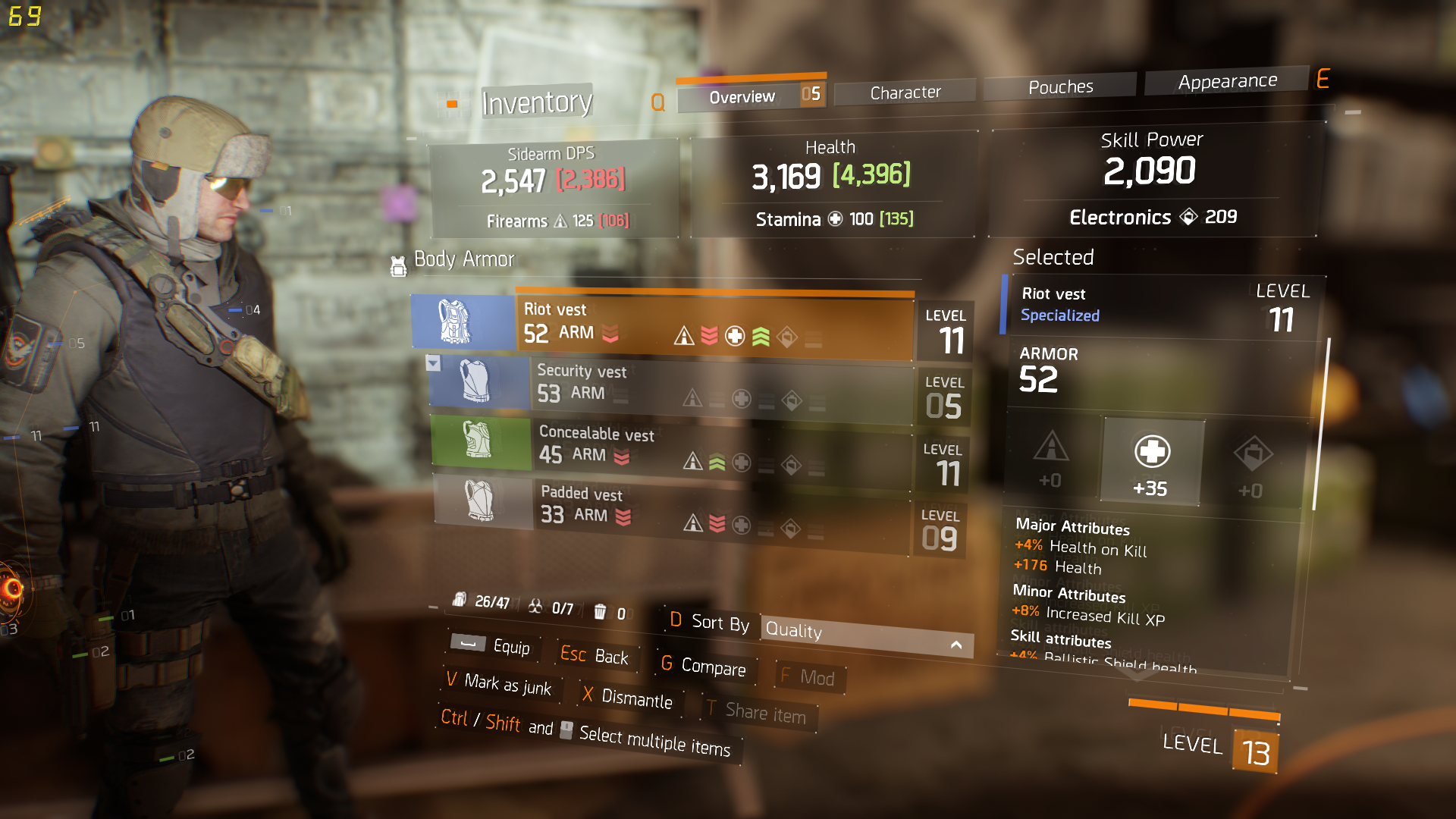
Task: Click the electronics +0 bonus tile
Action: (x=1251, y=468)
